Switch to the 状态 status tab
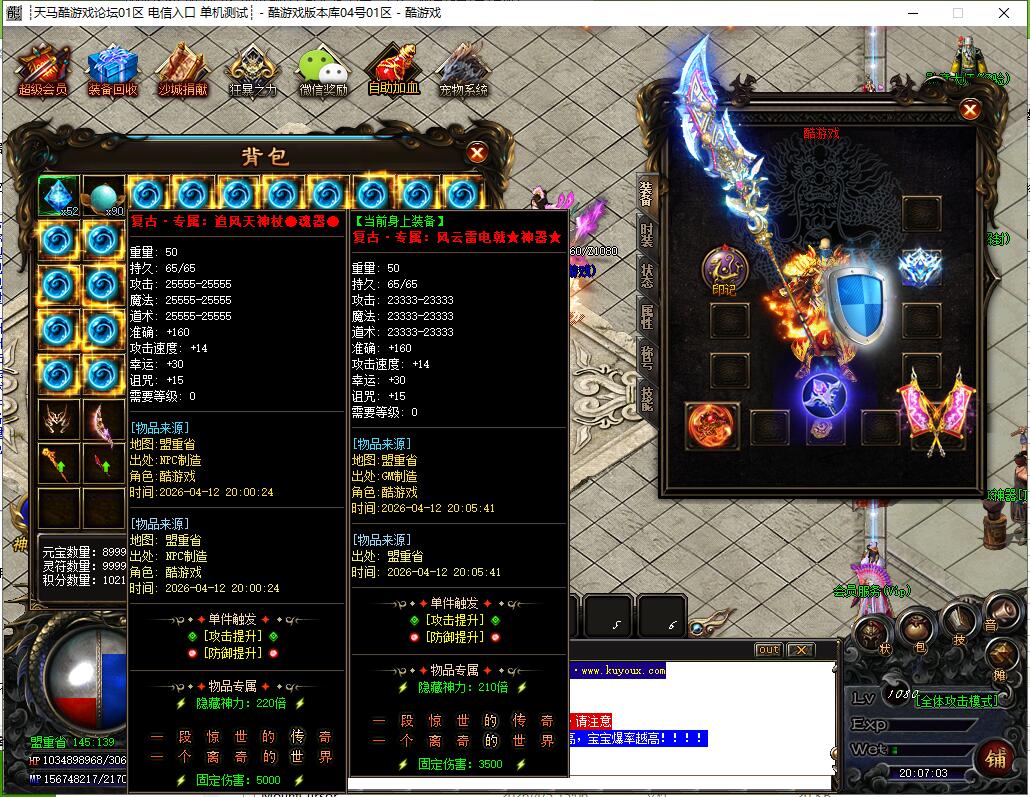This screenshot has width=1030, height=797. coord(646,275)
